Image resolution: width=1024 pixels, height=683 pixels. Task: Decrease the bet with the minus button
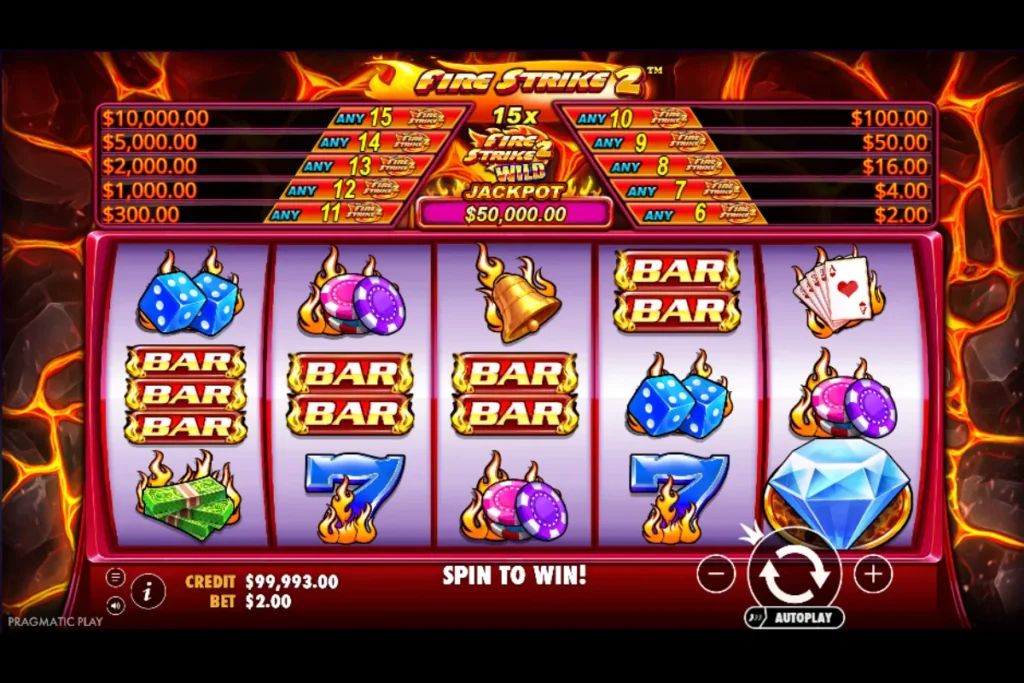pos(716,574)
